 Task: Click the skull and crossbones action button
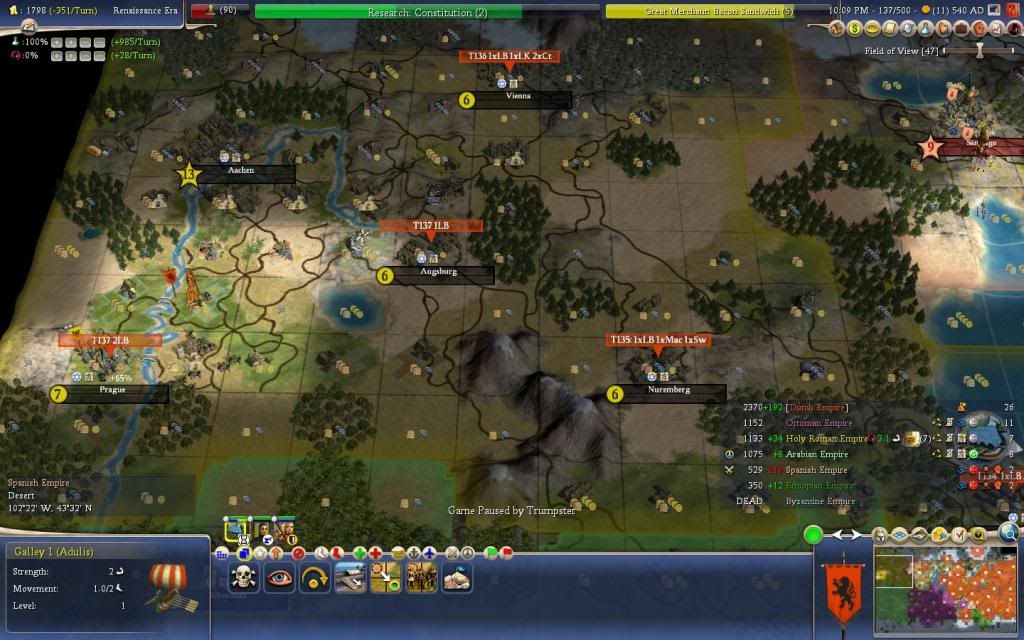point(246,577)
